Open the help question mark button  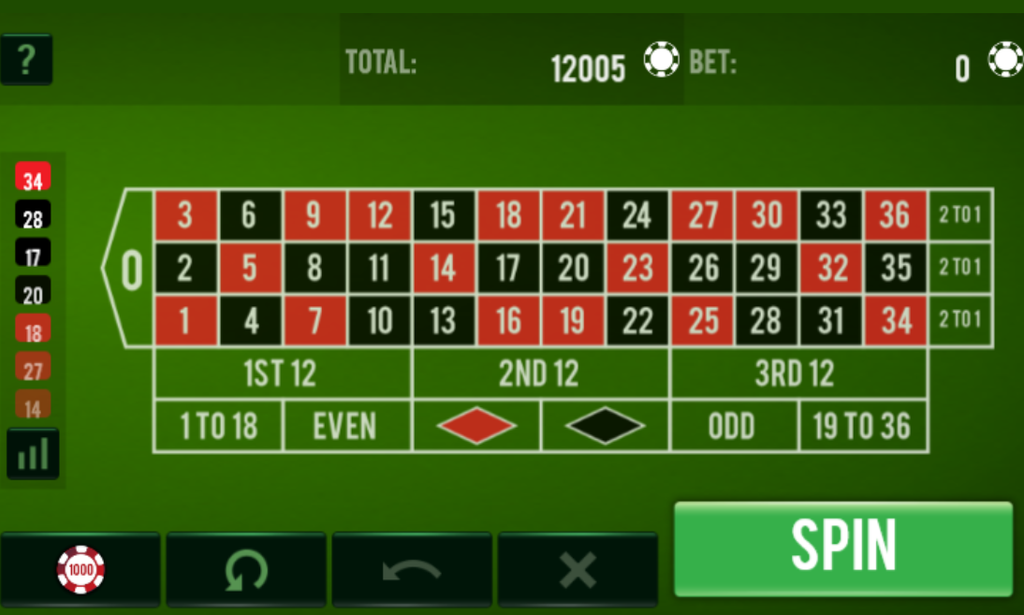point(26,60)
